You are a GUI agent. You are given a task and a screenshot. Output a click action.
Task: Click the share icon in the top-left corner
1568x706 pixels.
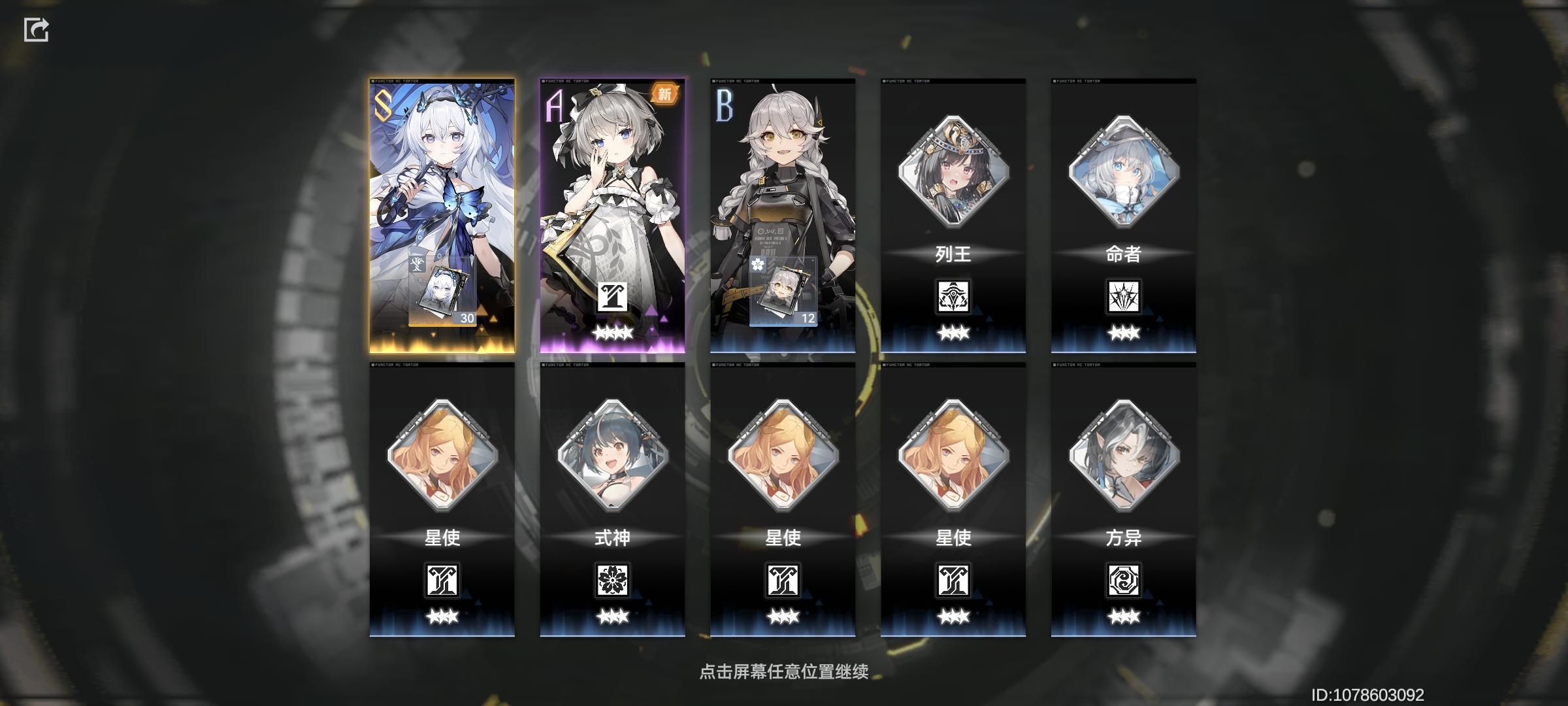37,29
